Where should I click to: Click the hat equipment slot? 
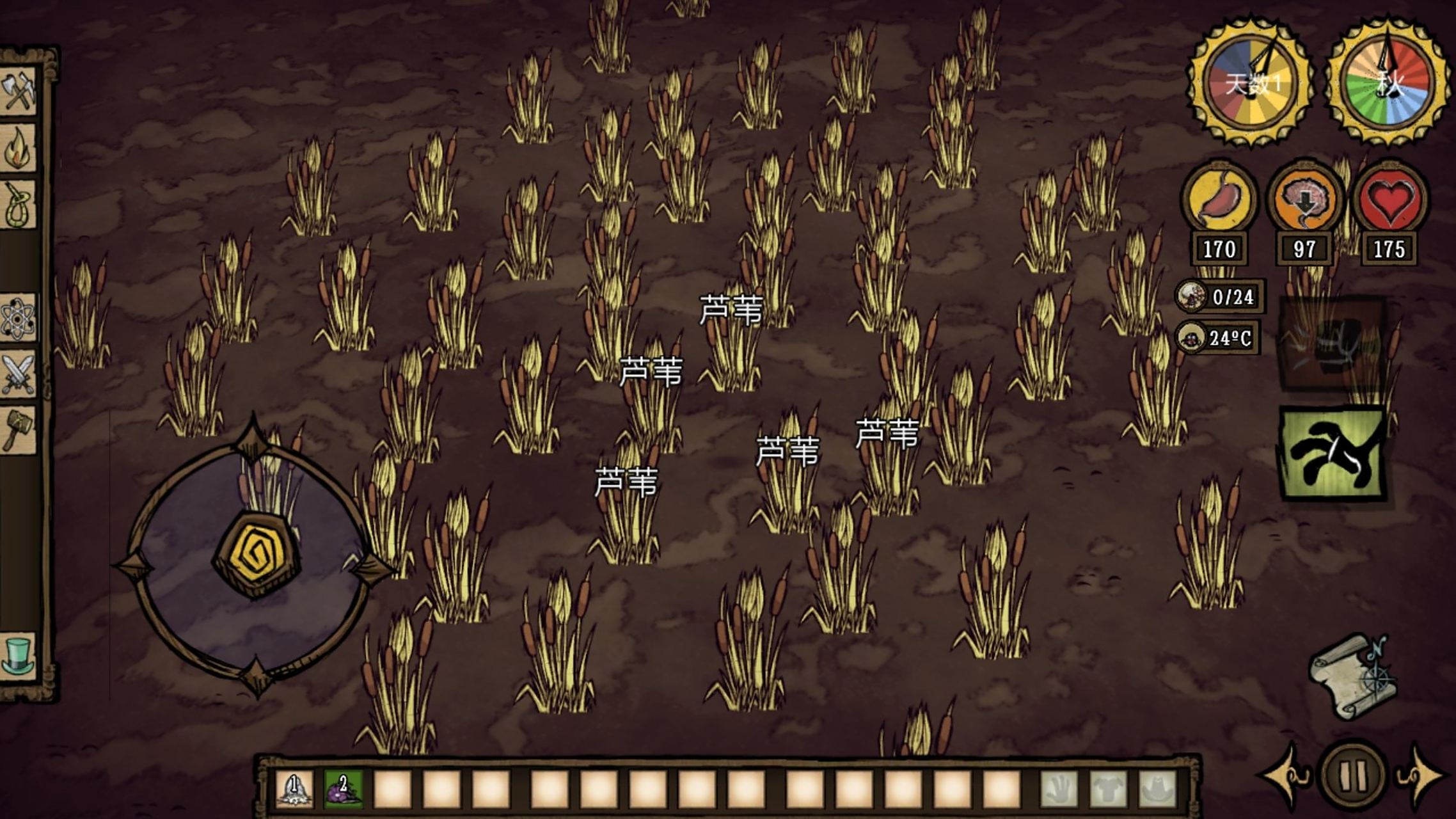pos(1157,789)
